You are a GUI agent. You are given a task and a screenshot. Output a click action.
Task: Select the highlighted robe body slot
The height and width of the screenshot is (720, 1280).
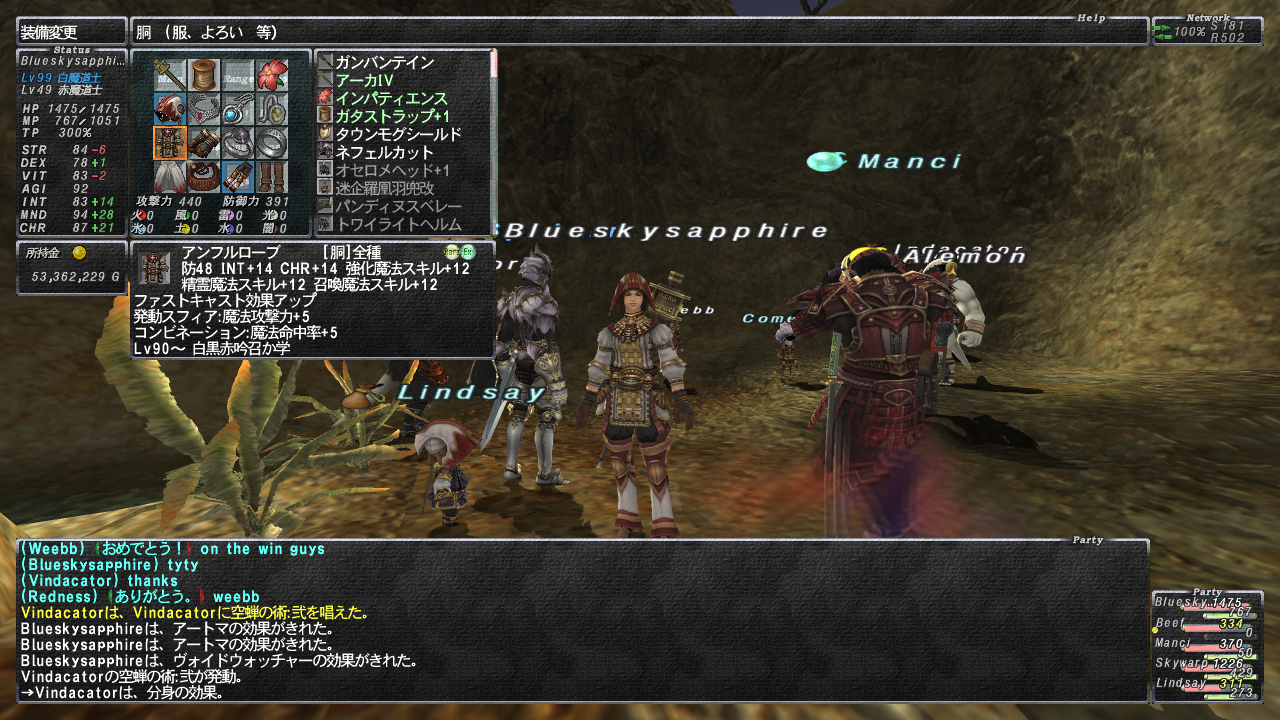coord(170,143)
